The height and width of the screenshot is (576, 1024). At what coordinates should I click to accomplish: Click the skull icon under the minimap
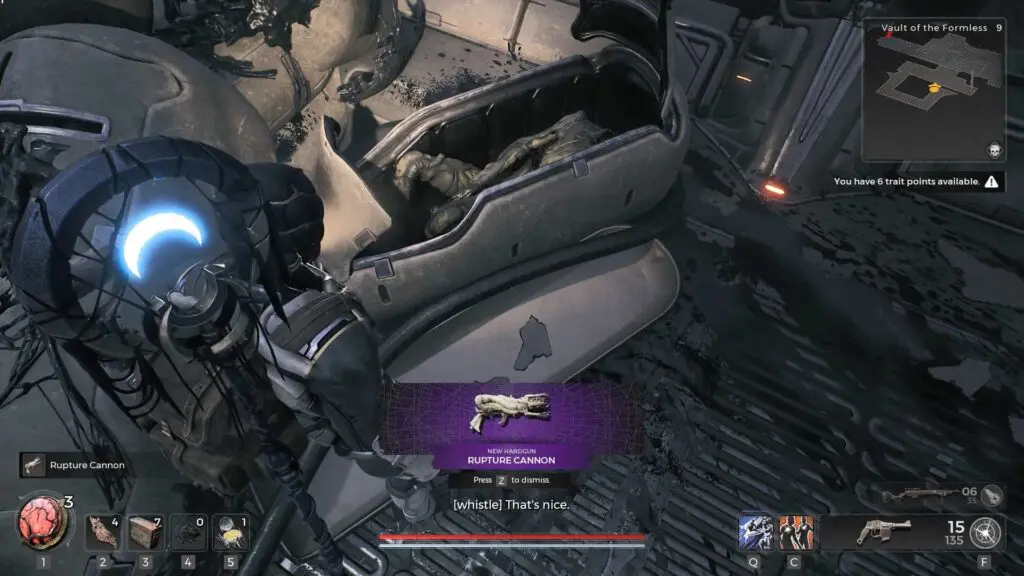coord(994,150)
